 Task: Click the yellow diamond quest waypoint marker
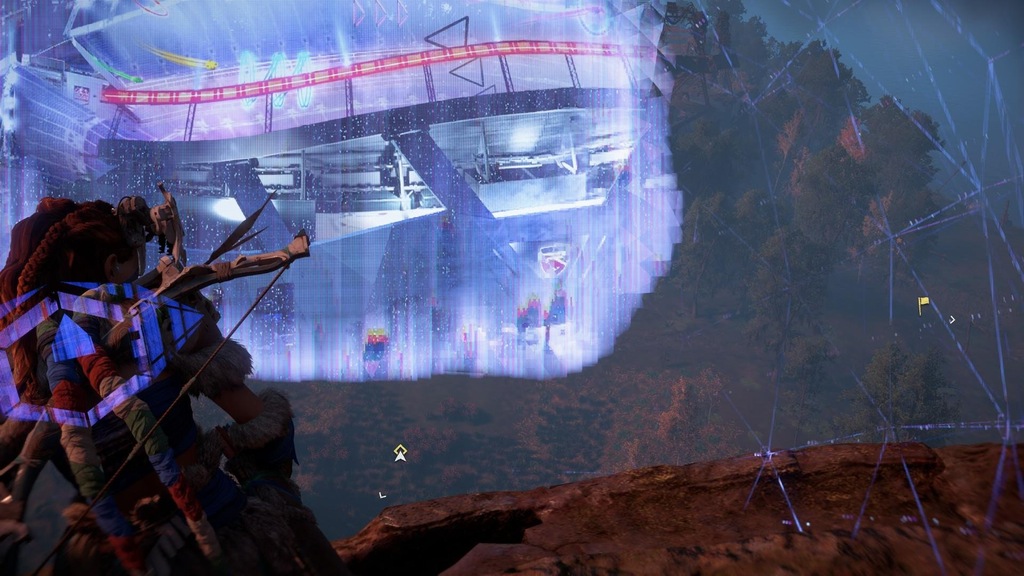point(400,452)
